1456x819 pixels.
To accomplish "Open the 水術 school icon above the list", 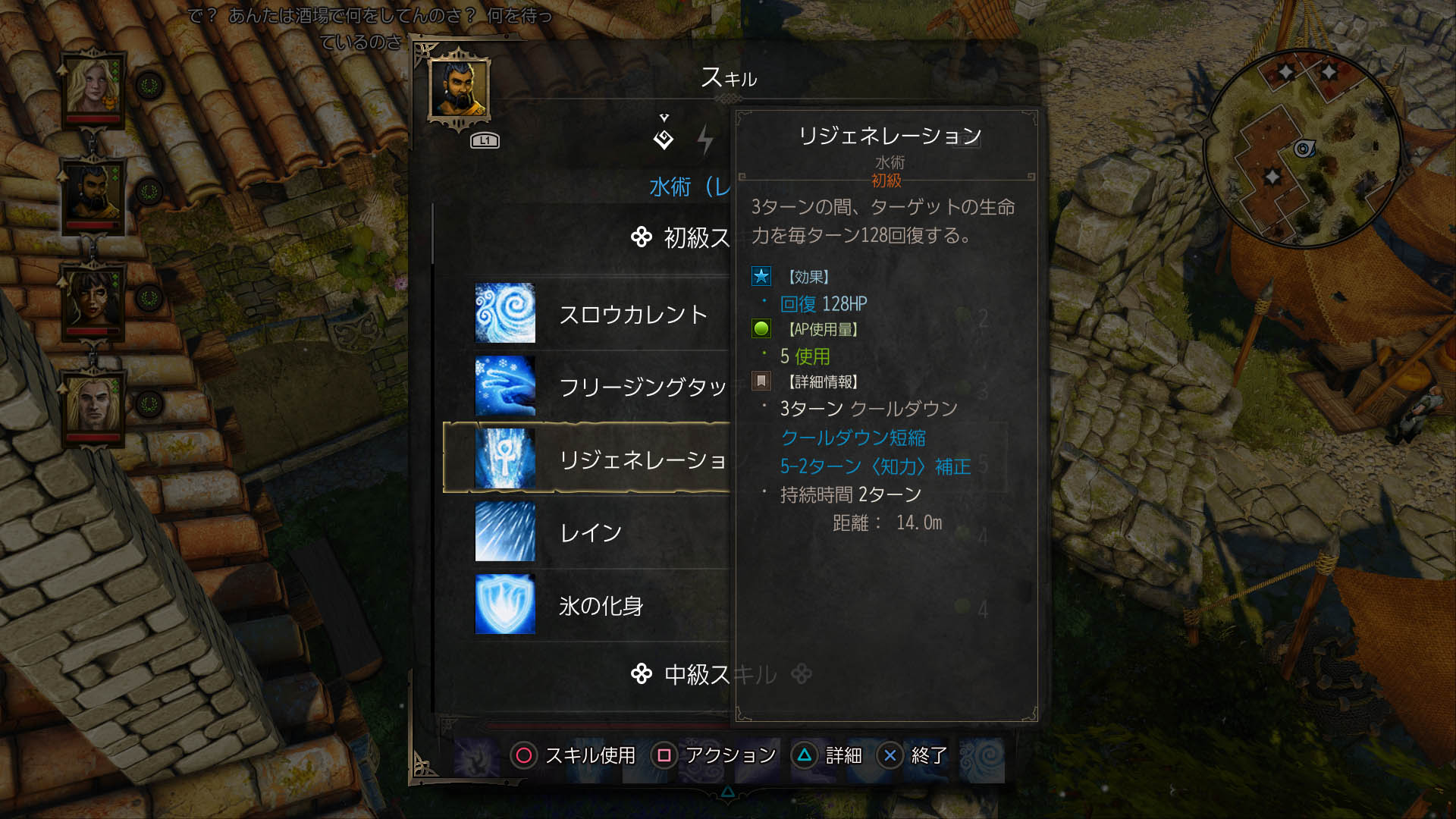I will [664, 139].
